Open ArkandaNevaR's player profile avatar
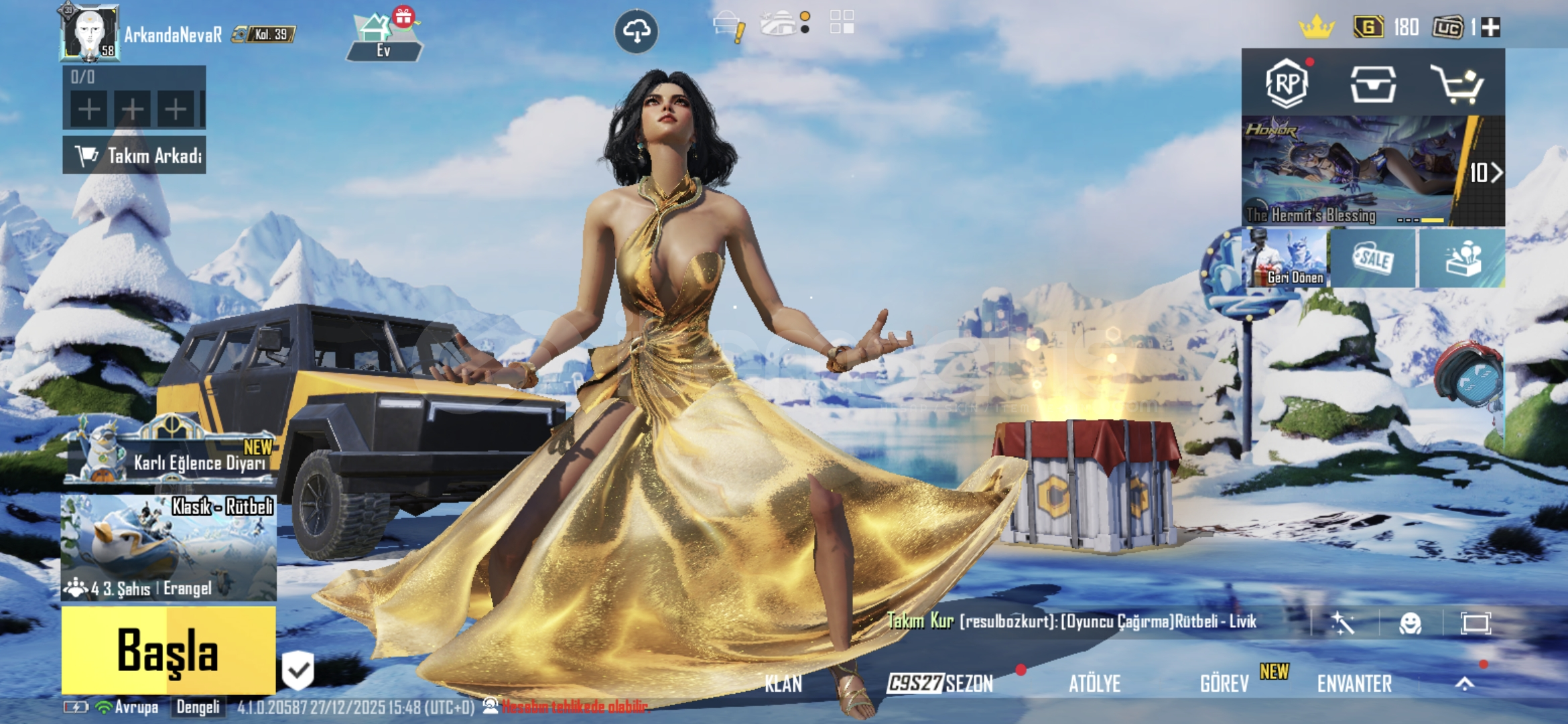Viewport: 1568px width, 724px height. tap(90, 32)
